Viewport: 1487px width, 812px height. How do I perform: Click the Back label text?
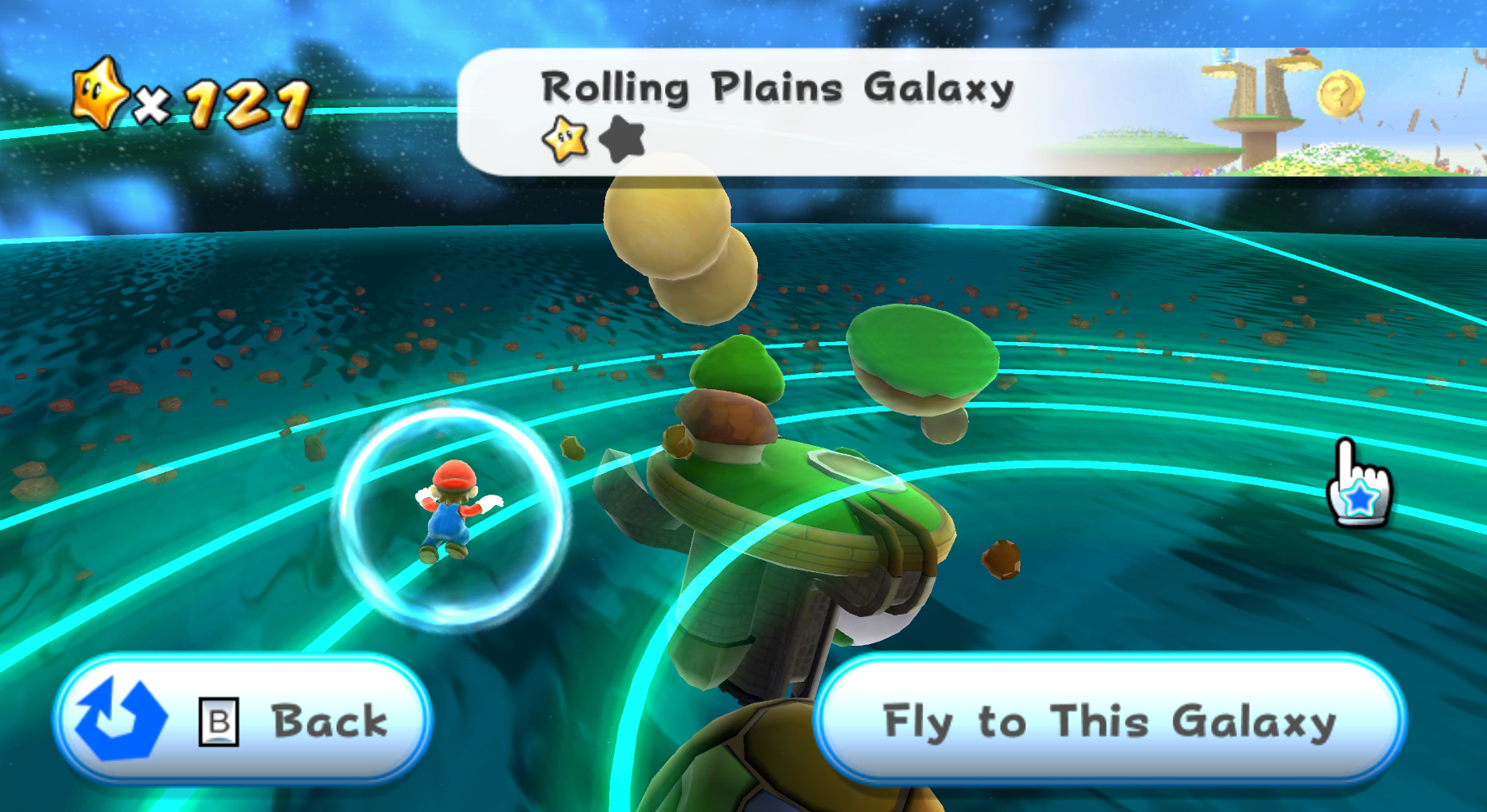click(328, 720)
